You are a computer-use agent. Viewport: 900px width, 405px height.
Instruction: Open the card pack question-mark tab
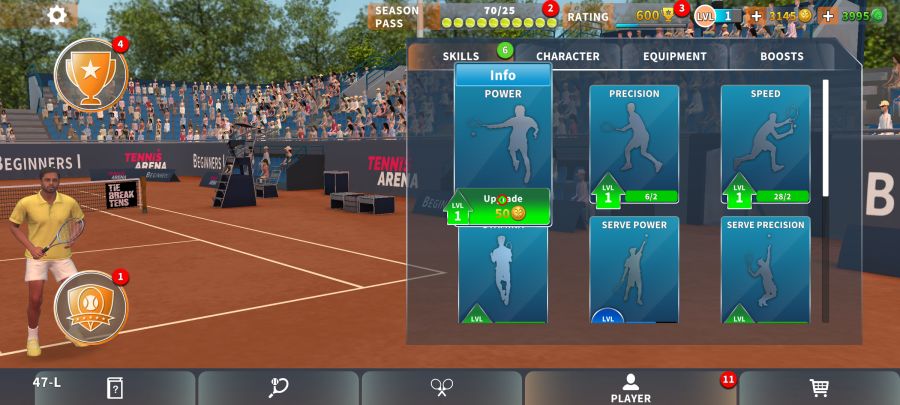point(114,388)
